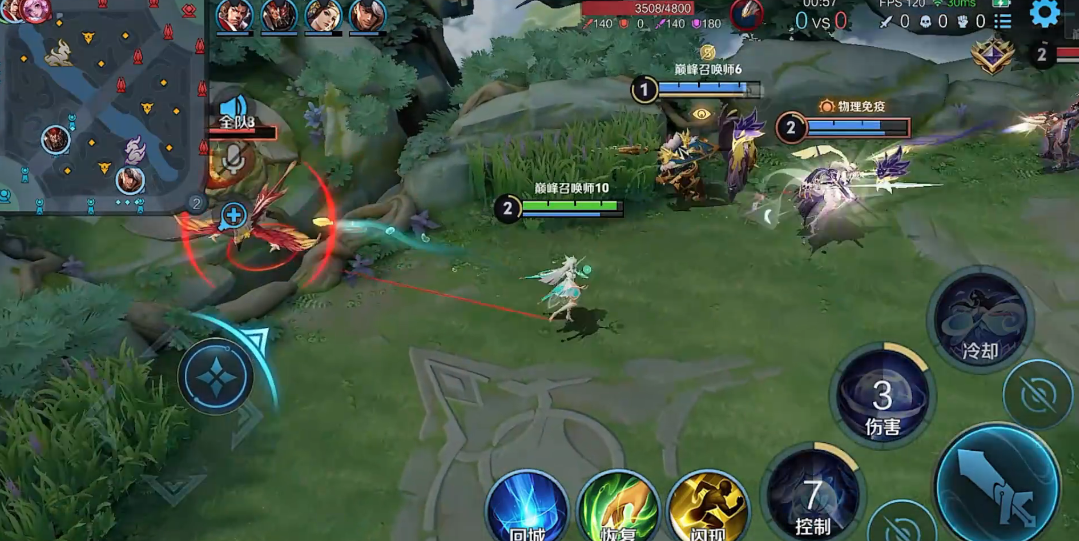Open the settings gear icon

coord(1044,13)
